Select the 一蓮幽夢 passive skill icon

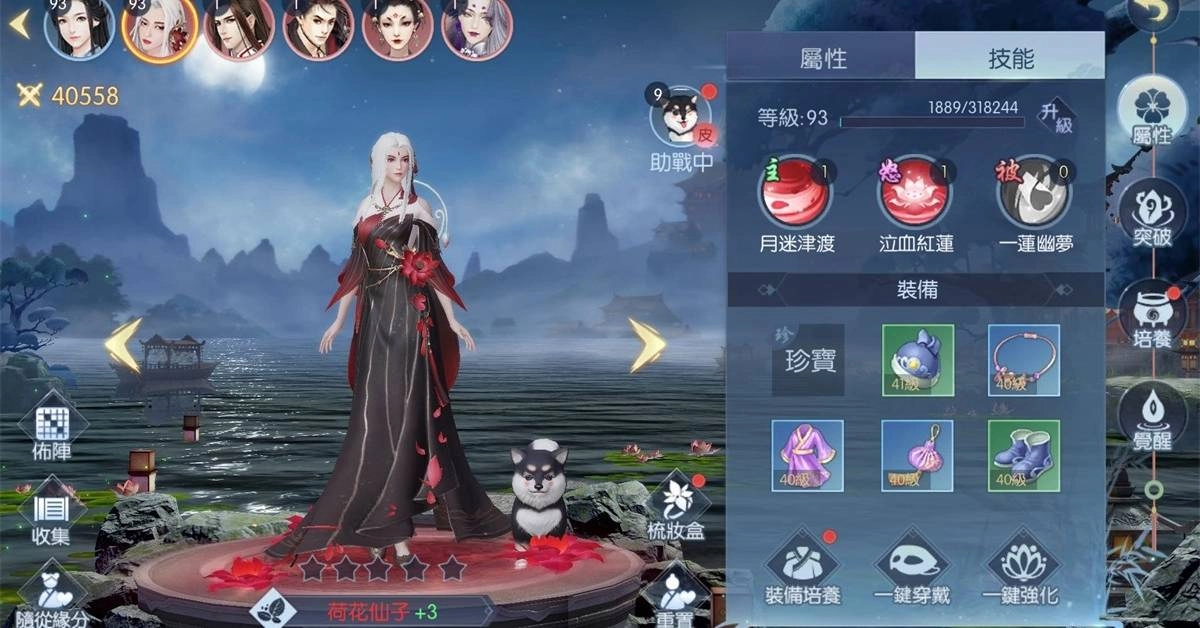(1034, 194)
